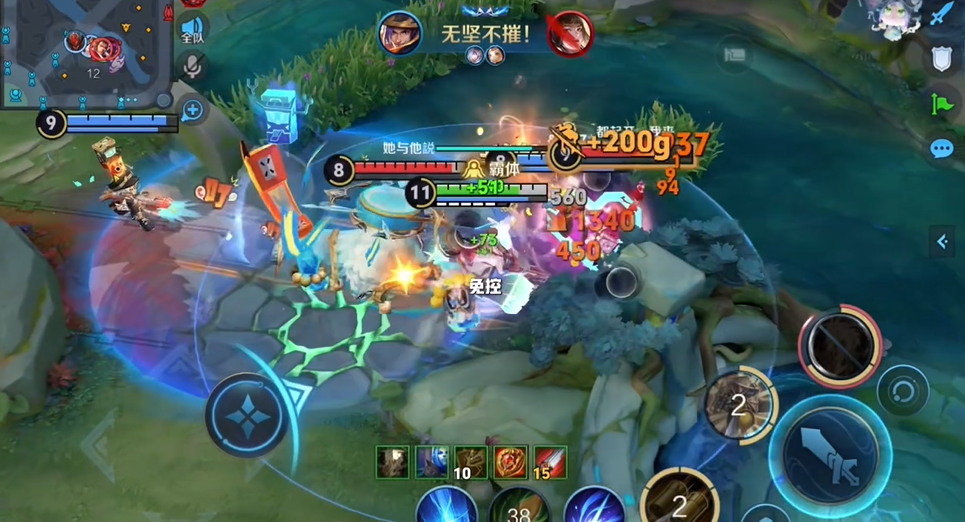This screenshot has height=522, width=965.
Task: Tap the virtual movement joystick
Action: click(x=246, y=414)
